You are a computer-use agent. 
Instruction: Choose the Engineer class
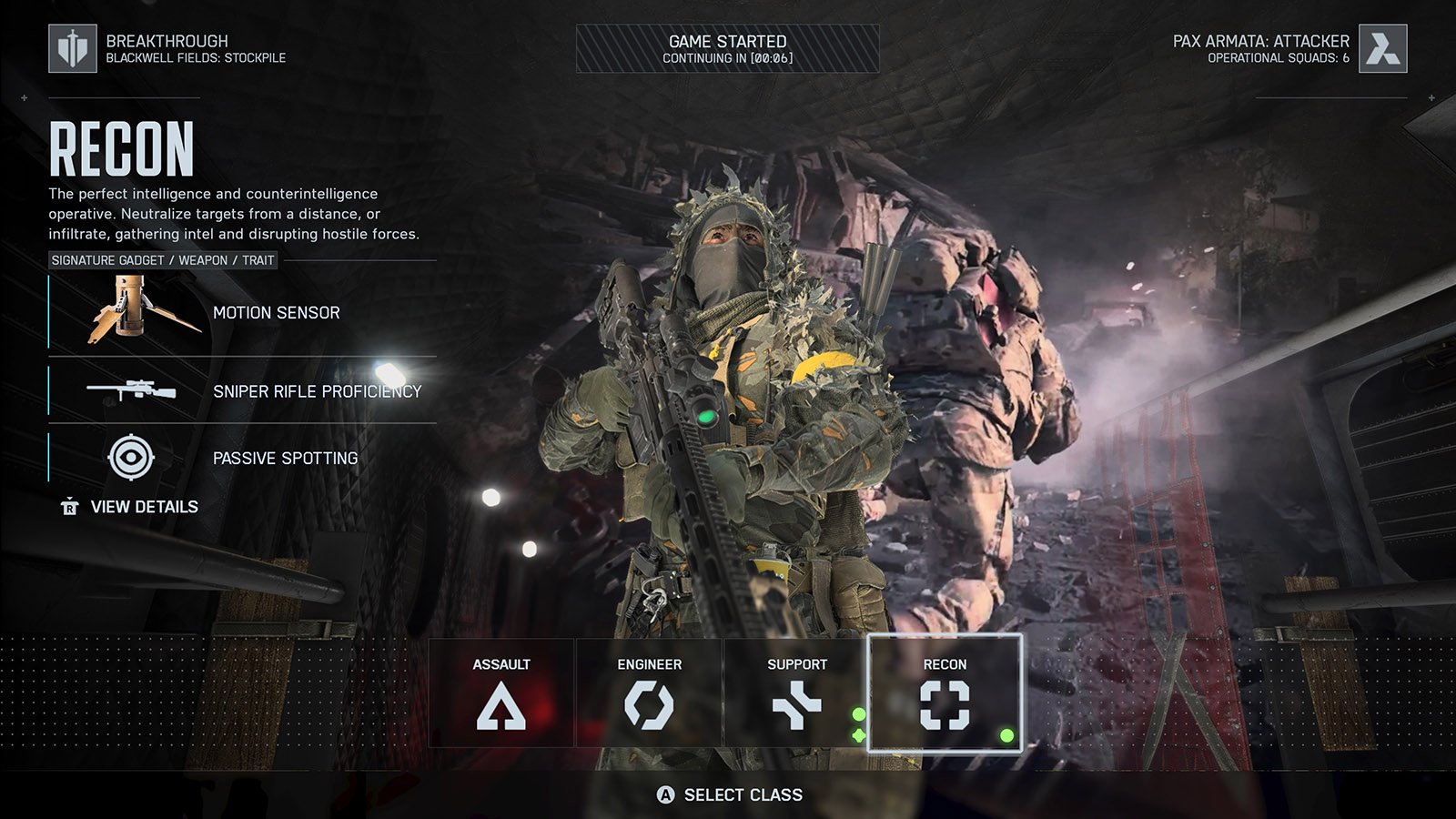click(649, 693)
